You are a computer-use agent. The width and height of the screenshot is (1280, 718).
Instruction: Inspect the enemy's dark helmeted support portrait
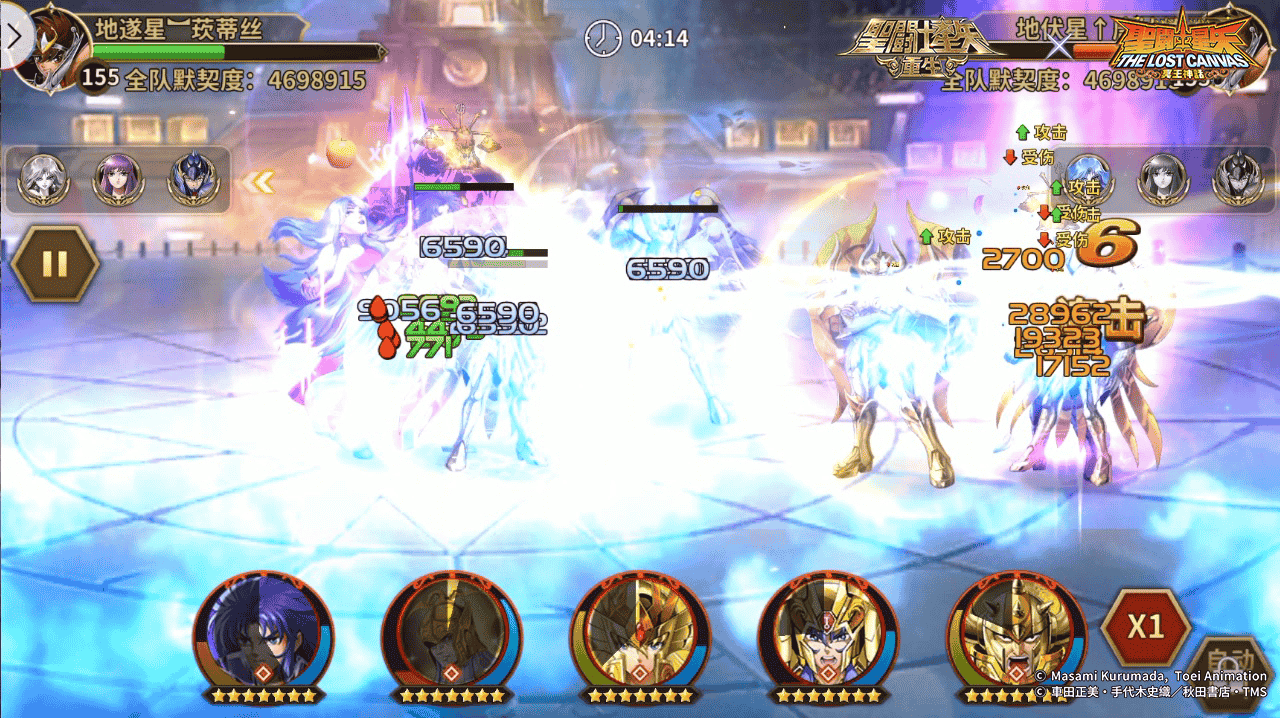tap(1237, 180)
